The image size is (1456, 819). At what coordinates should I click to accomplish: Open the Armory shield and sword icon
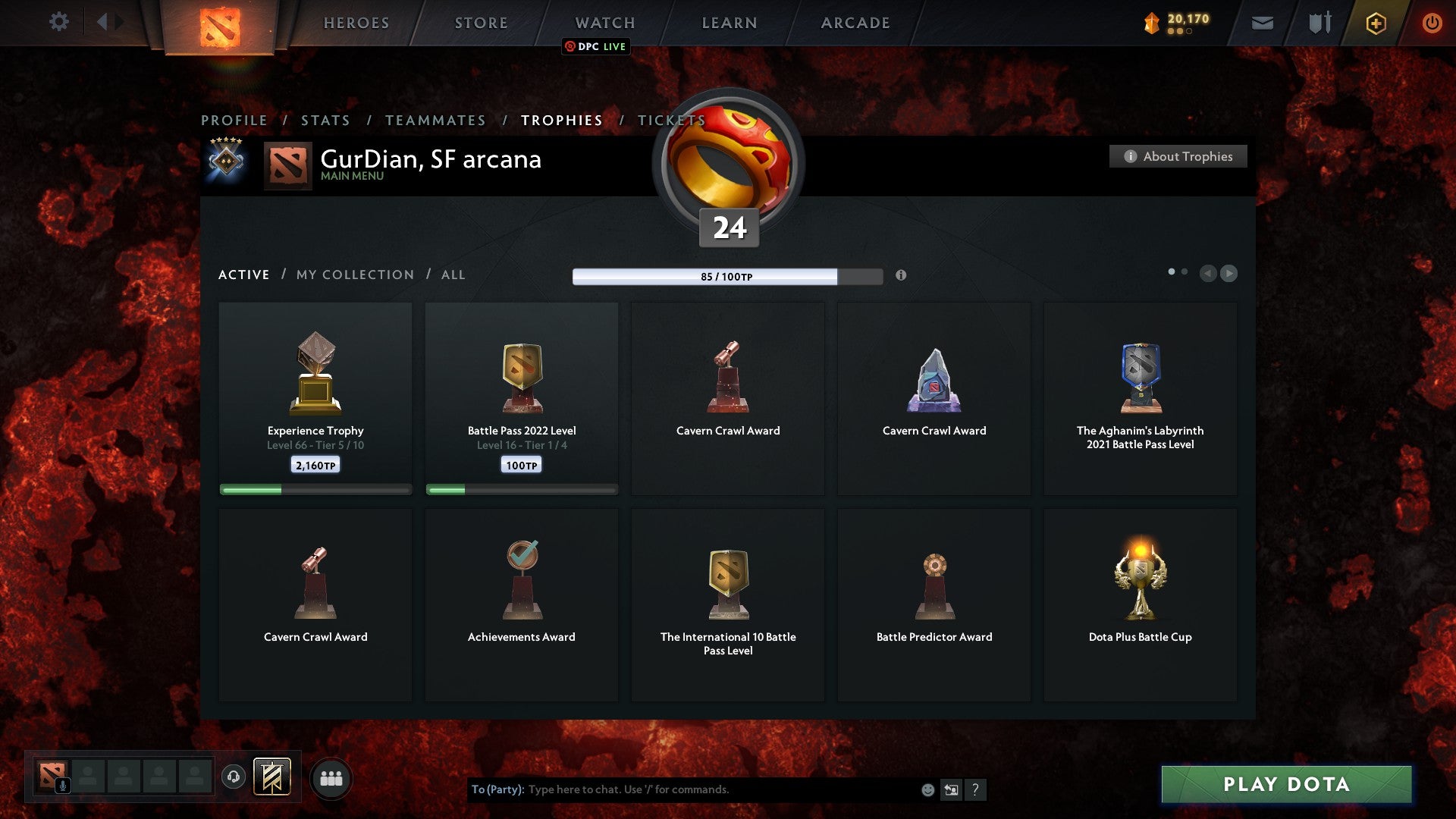coord(1319,23)
